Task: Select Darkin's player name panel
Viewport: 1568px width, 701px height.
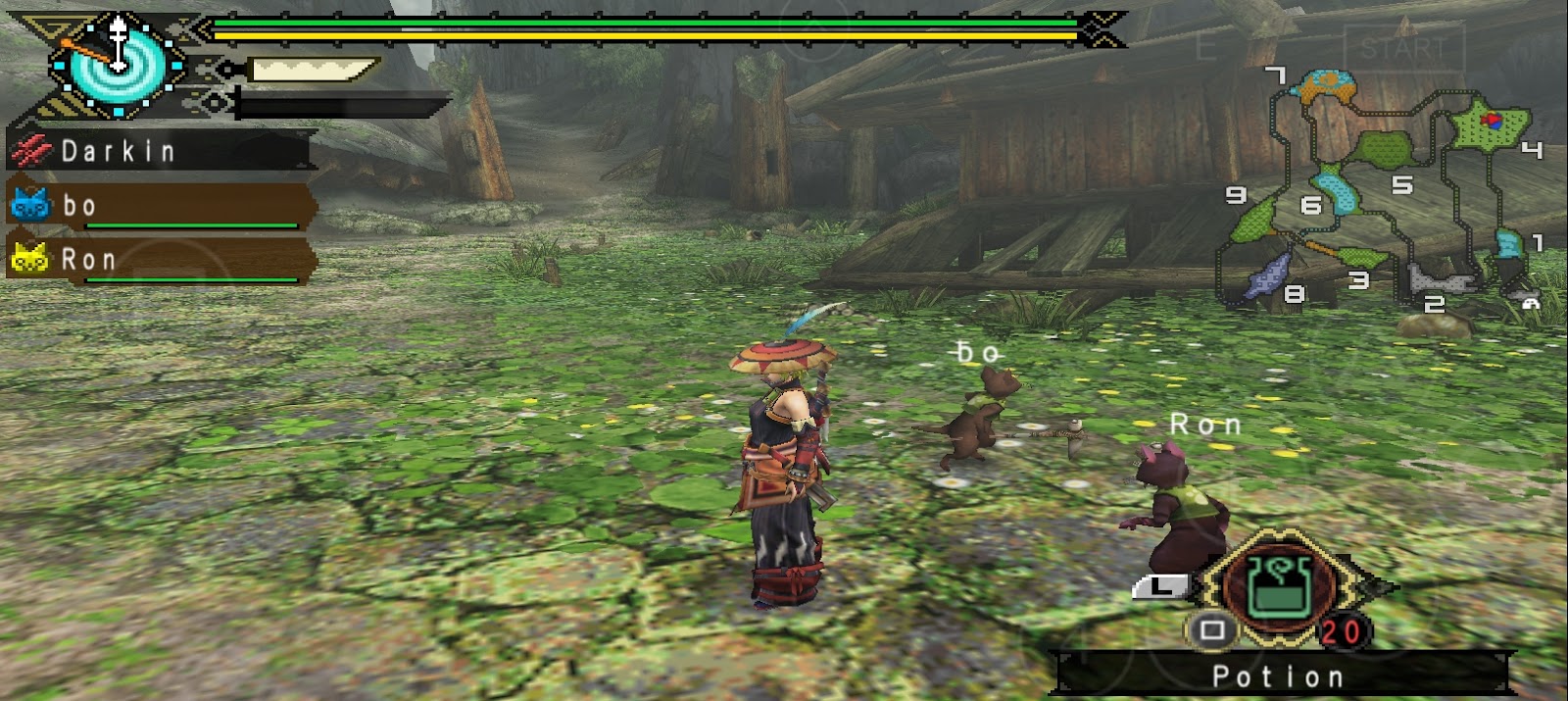Action: (x=162, y=151)
